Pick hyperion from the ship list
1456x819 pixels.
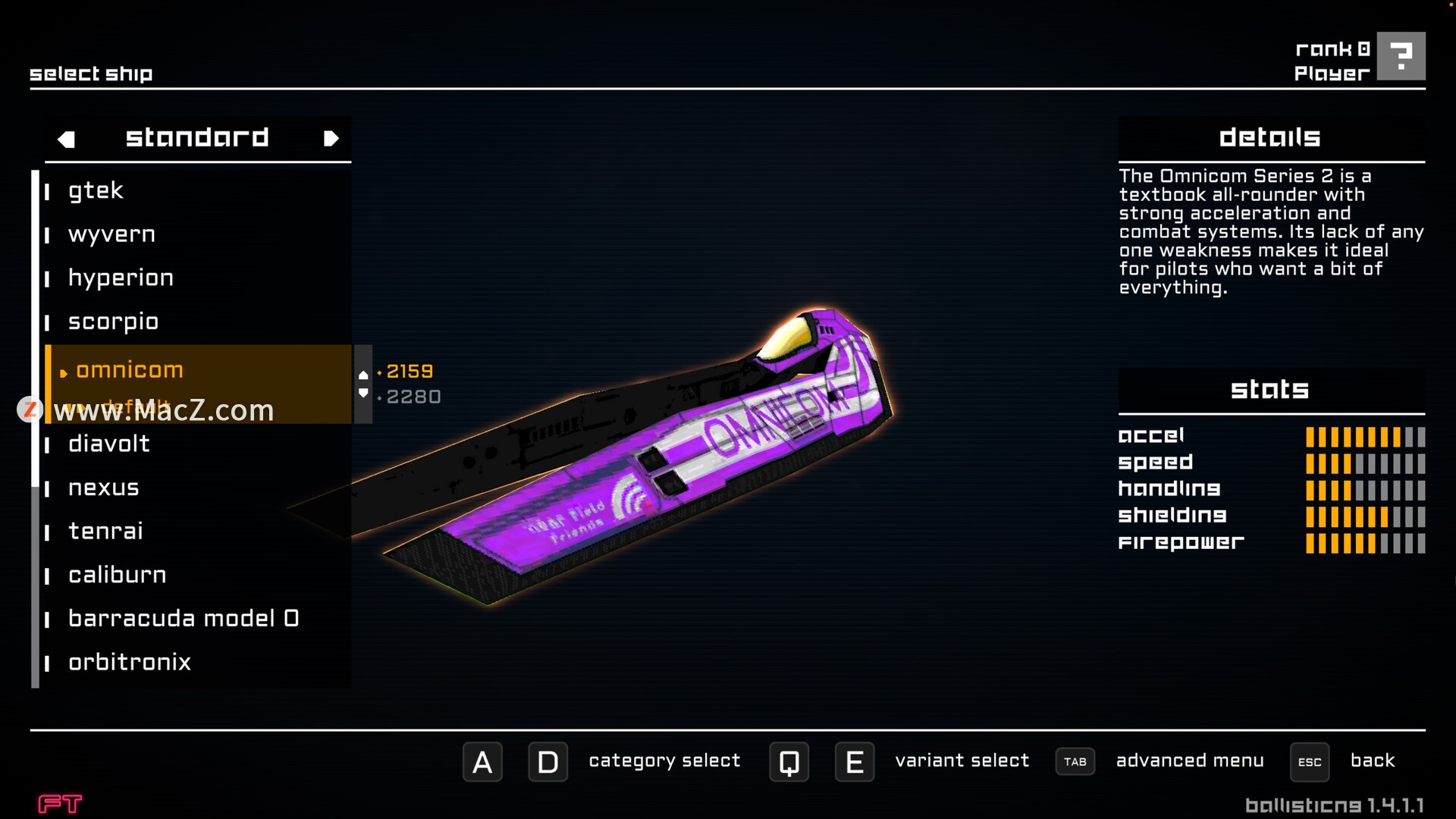(x=121, y=278)
